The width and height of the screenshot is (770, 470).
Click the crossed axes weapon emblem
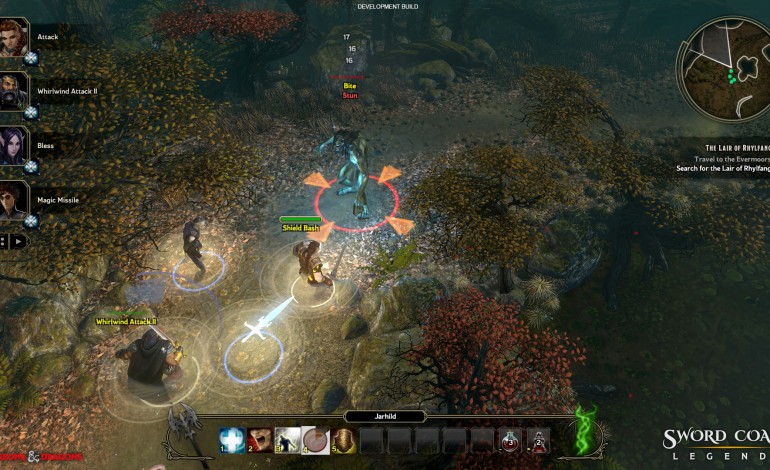click(185, 428)
